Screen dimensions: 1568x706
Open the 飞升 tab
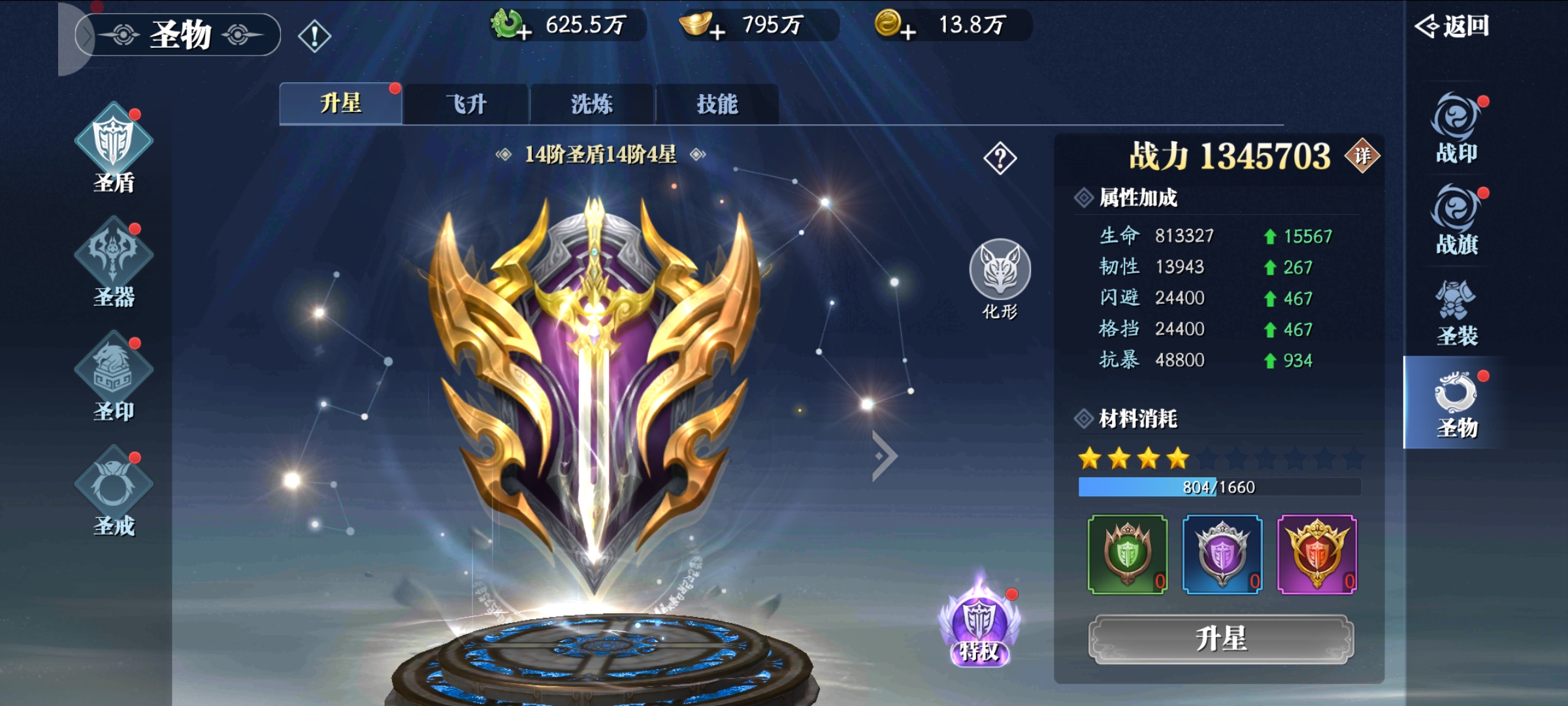[466, 104]
